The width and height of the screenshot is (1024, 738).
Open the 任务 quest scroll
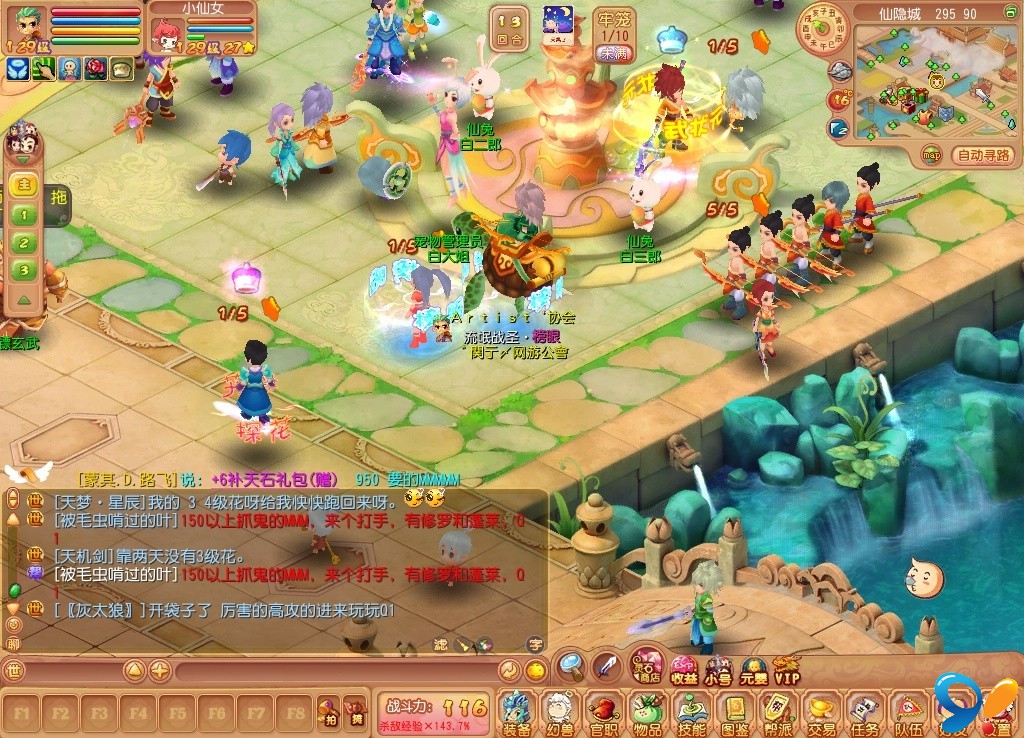click(x=865, y=712)
